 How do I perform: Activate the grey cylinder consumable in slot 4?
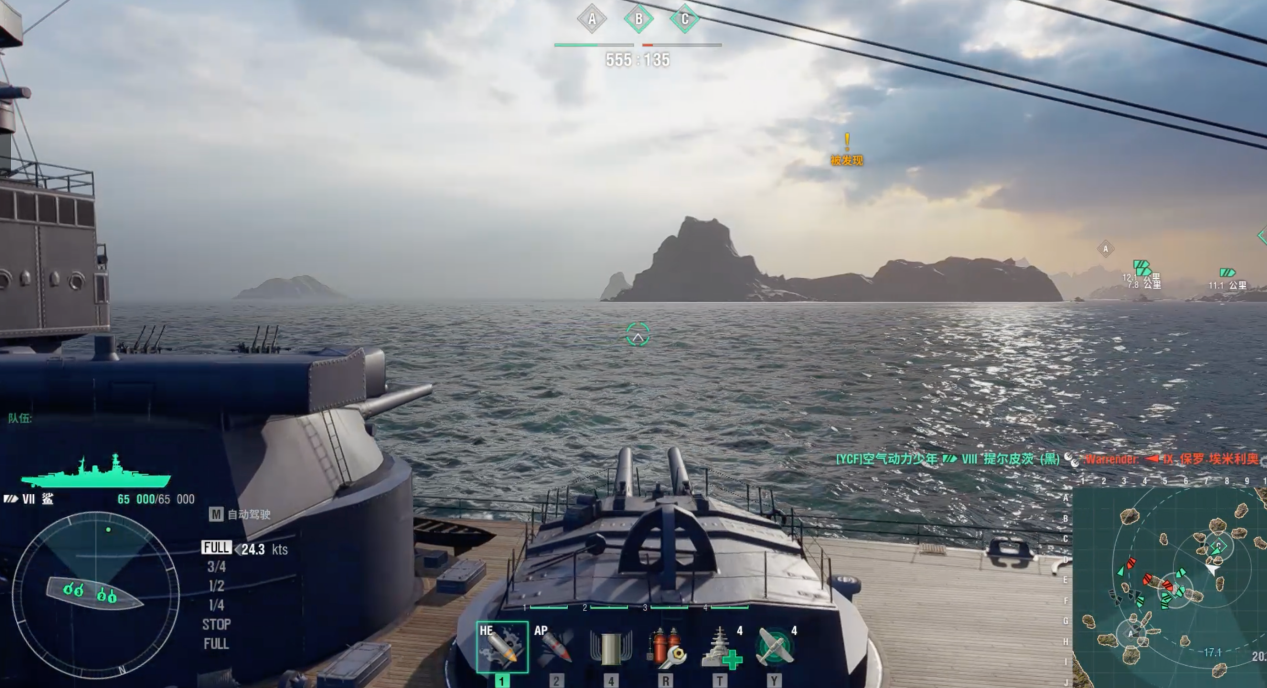pos(610,647)
